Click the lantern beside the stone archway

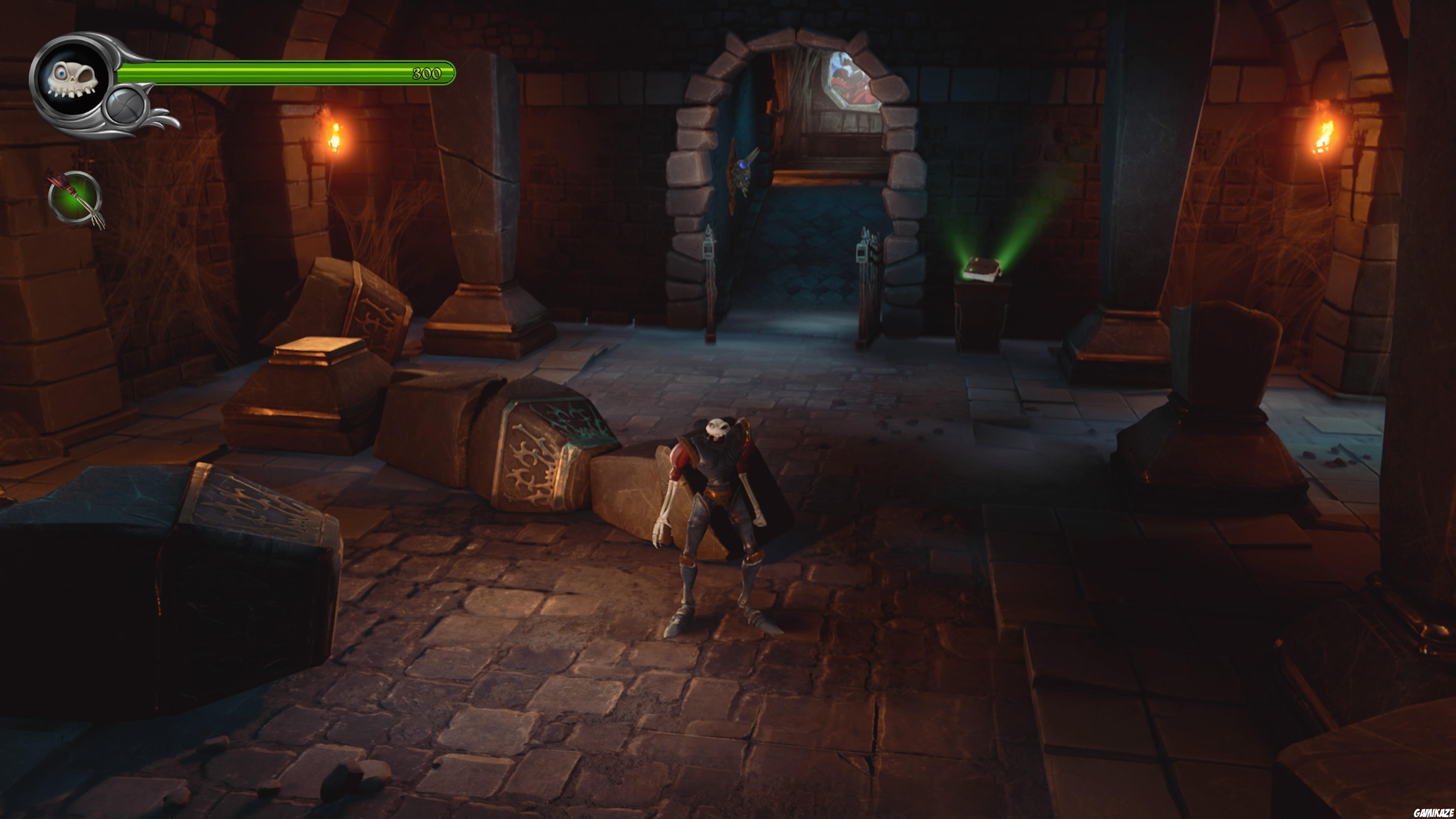pos(709,249)
